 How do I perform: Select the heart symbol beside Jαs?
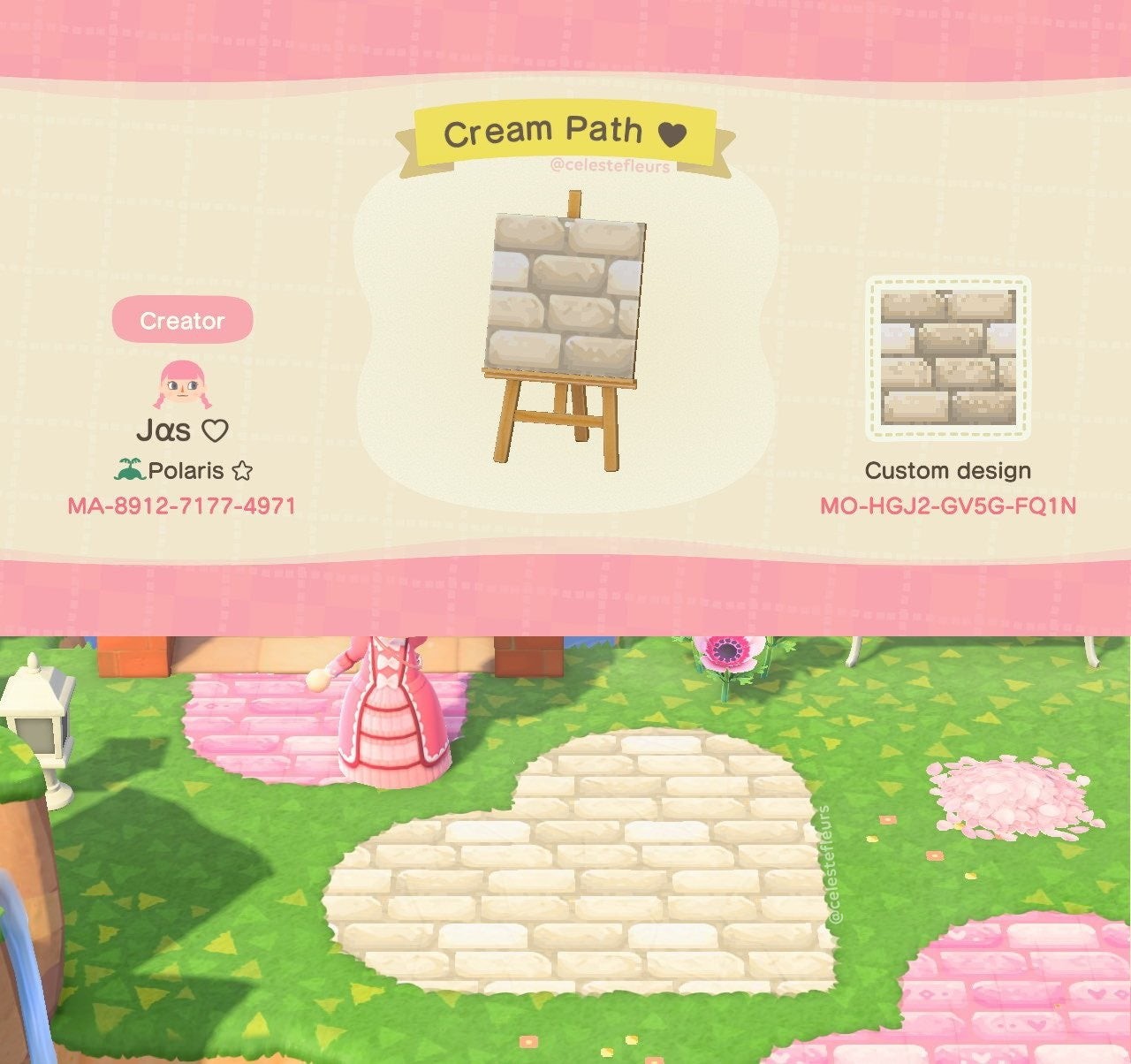[x=215, y=429]
